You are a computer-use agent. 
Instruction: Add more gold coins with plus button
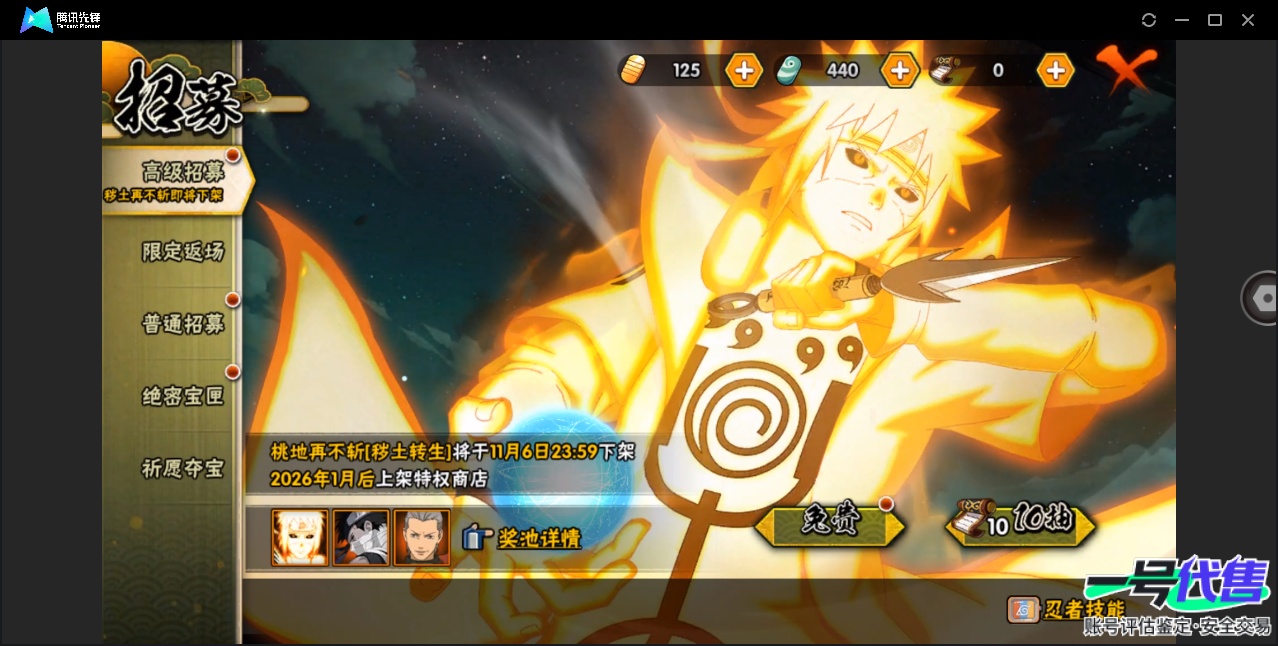(x=744, y=70)
